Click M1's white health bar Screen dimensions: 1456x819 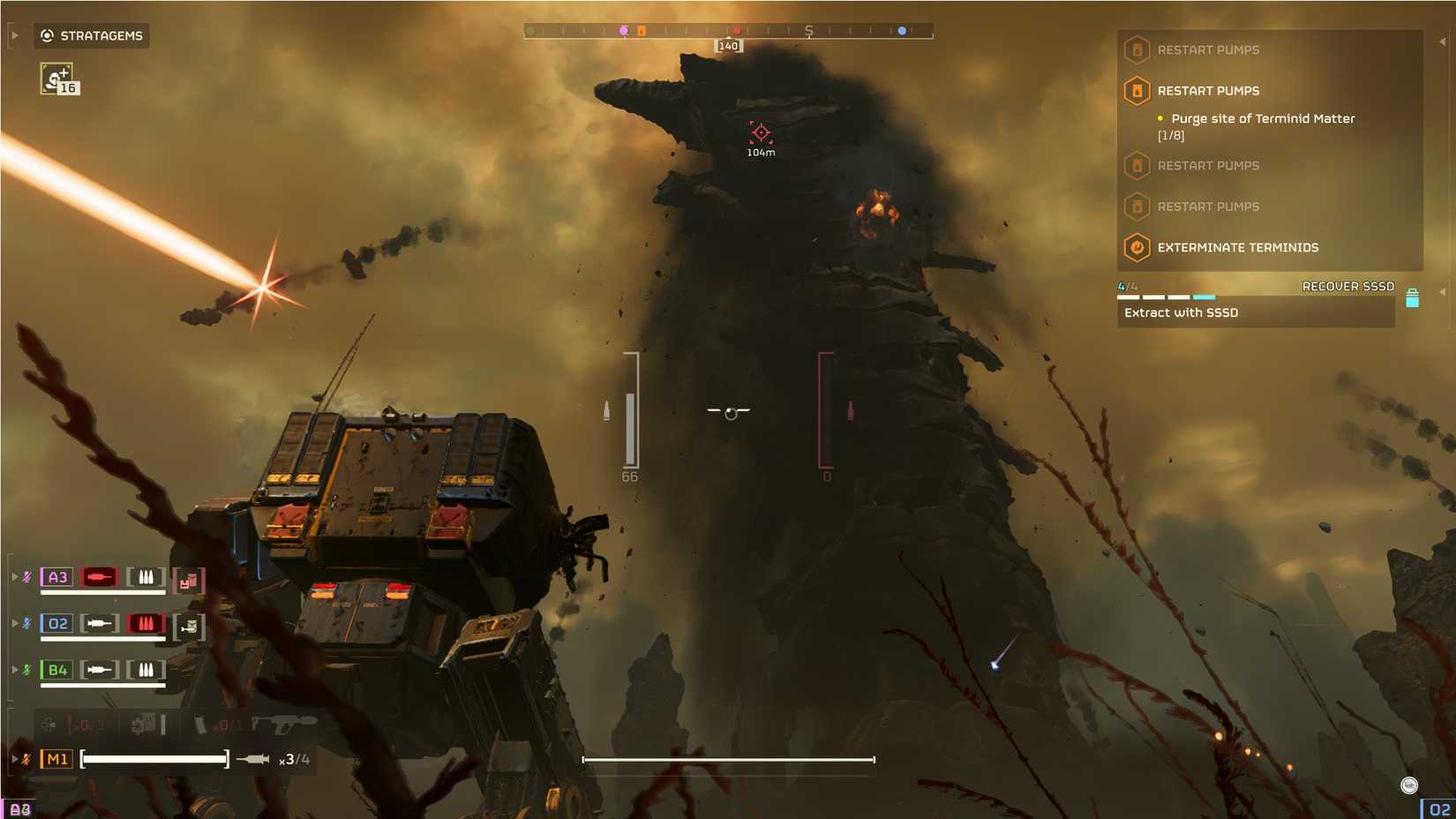coord(152,758)
